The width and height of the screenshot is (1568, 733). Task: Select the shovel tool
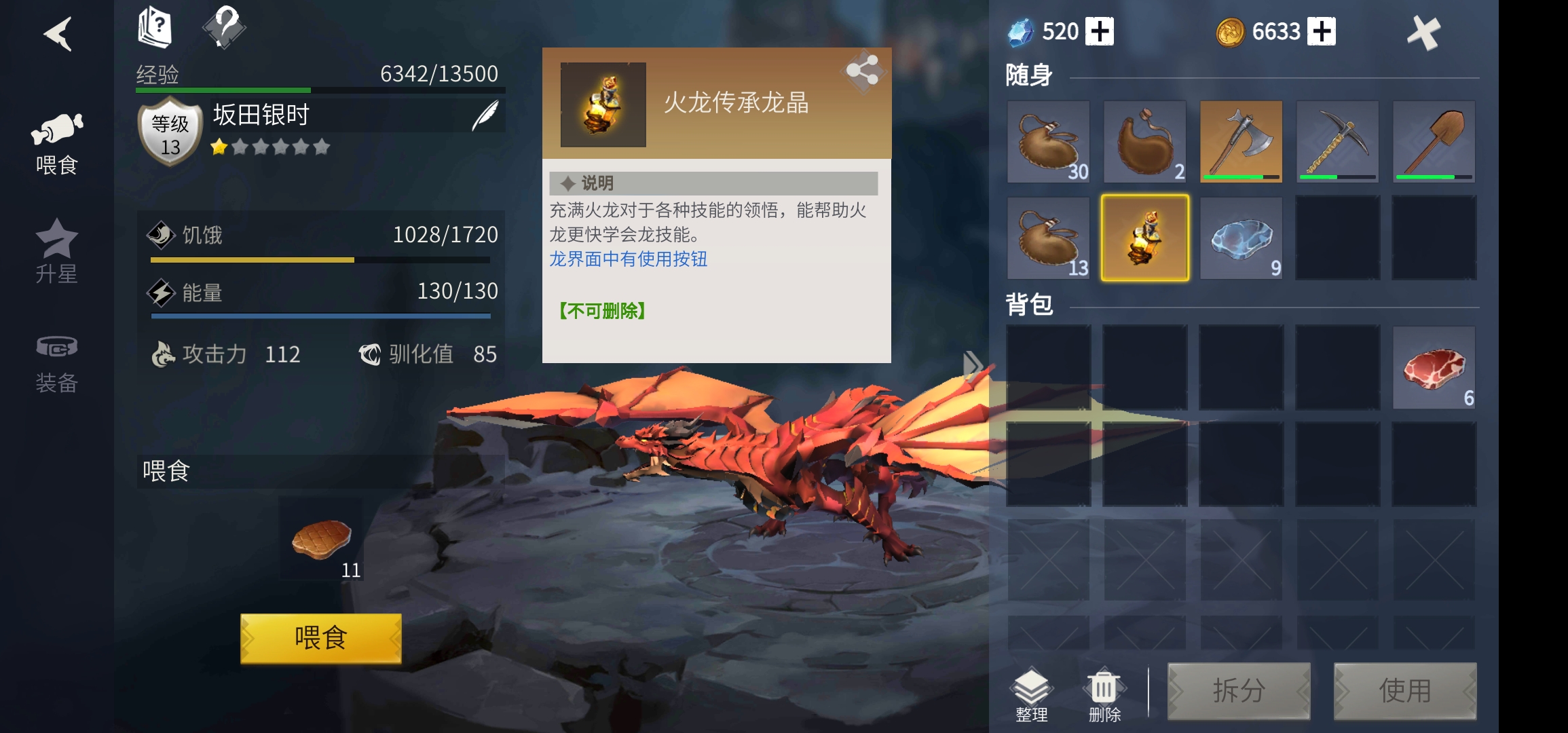click(1434, 141)
